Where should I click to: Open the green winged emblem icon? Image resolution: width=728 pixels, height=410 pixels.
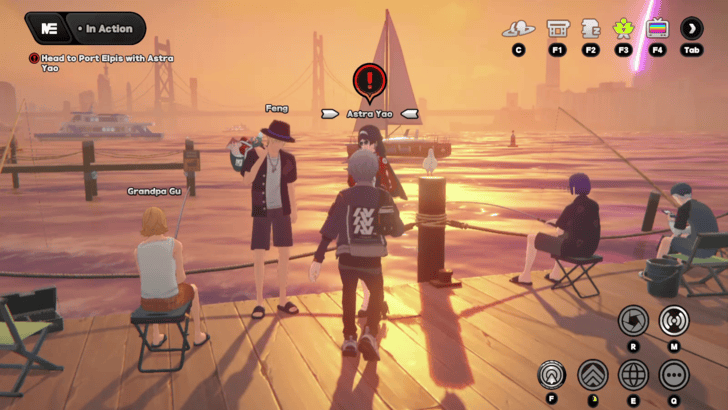(x=623, y=29)
